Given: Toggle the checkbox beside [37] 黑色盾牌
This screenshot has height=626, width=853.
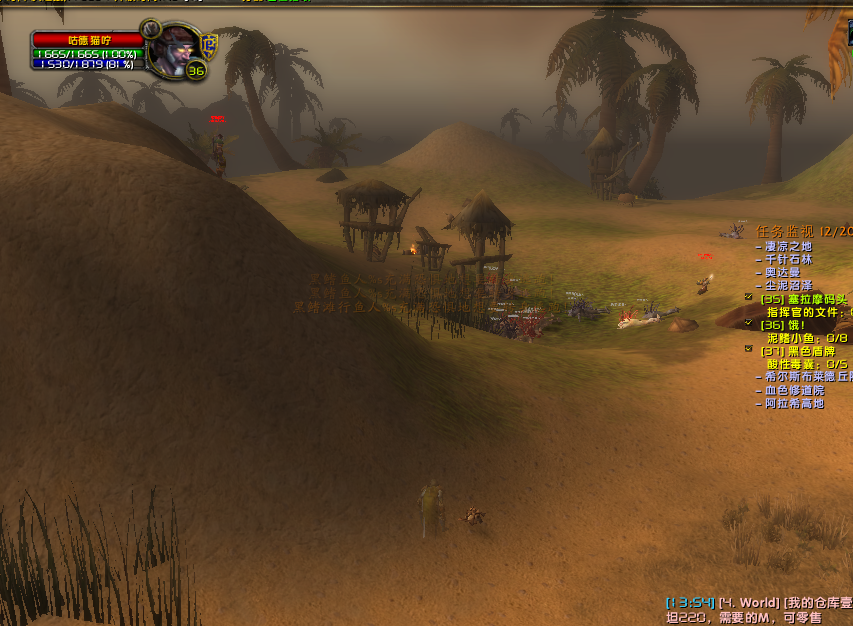Looking at the screenshot, I should coord(748,349).
